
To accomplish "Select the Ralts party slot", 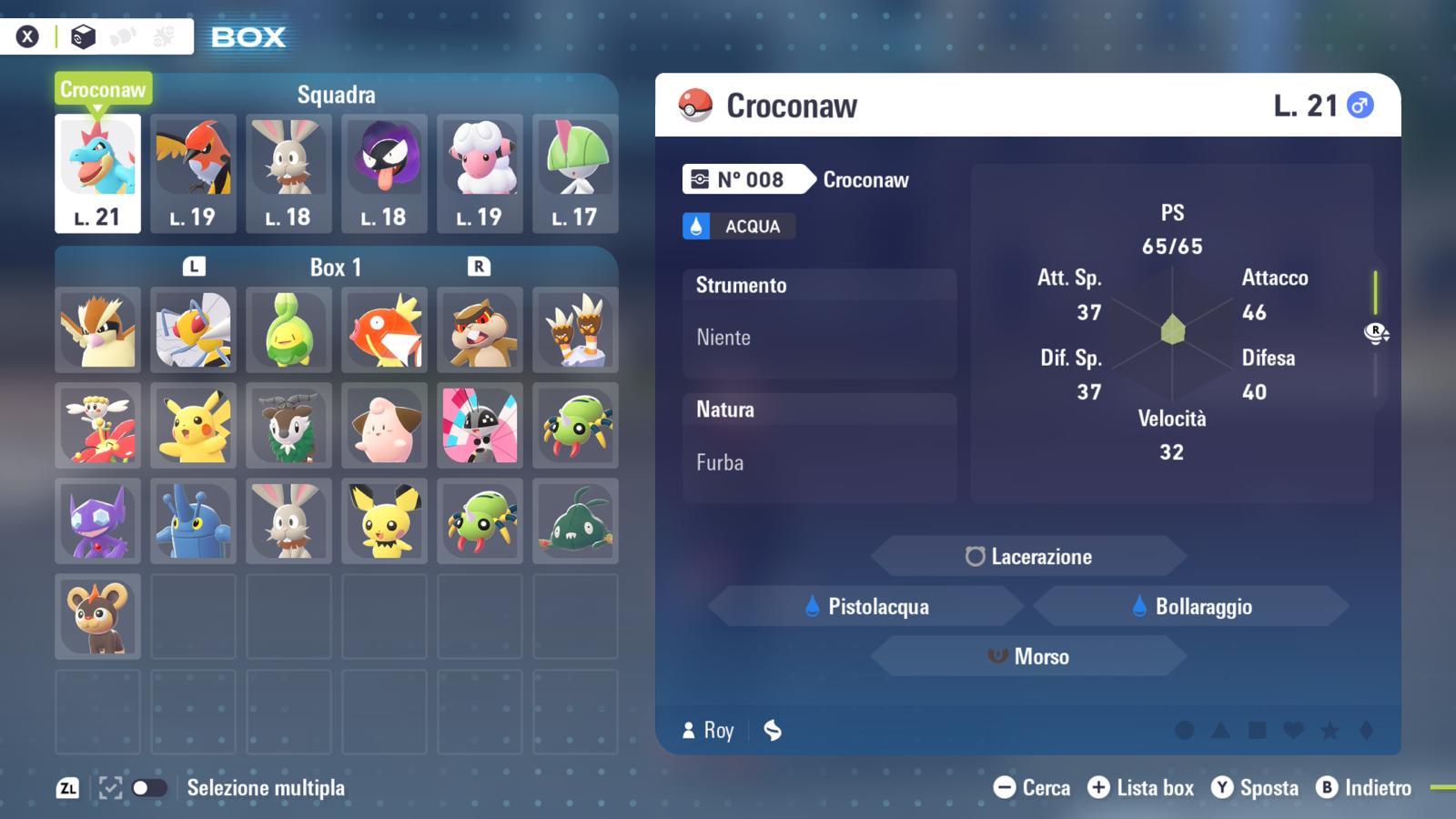I will click(x=575, y=173).
